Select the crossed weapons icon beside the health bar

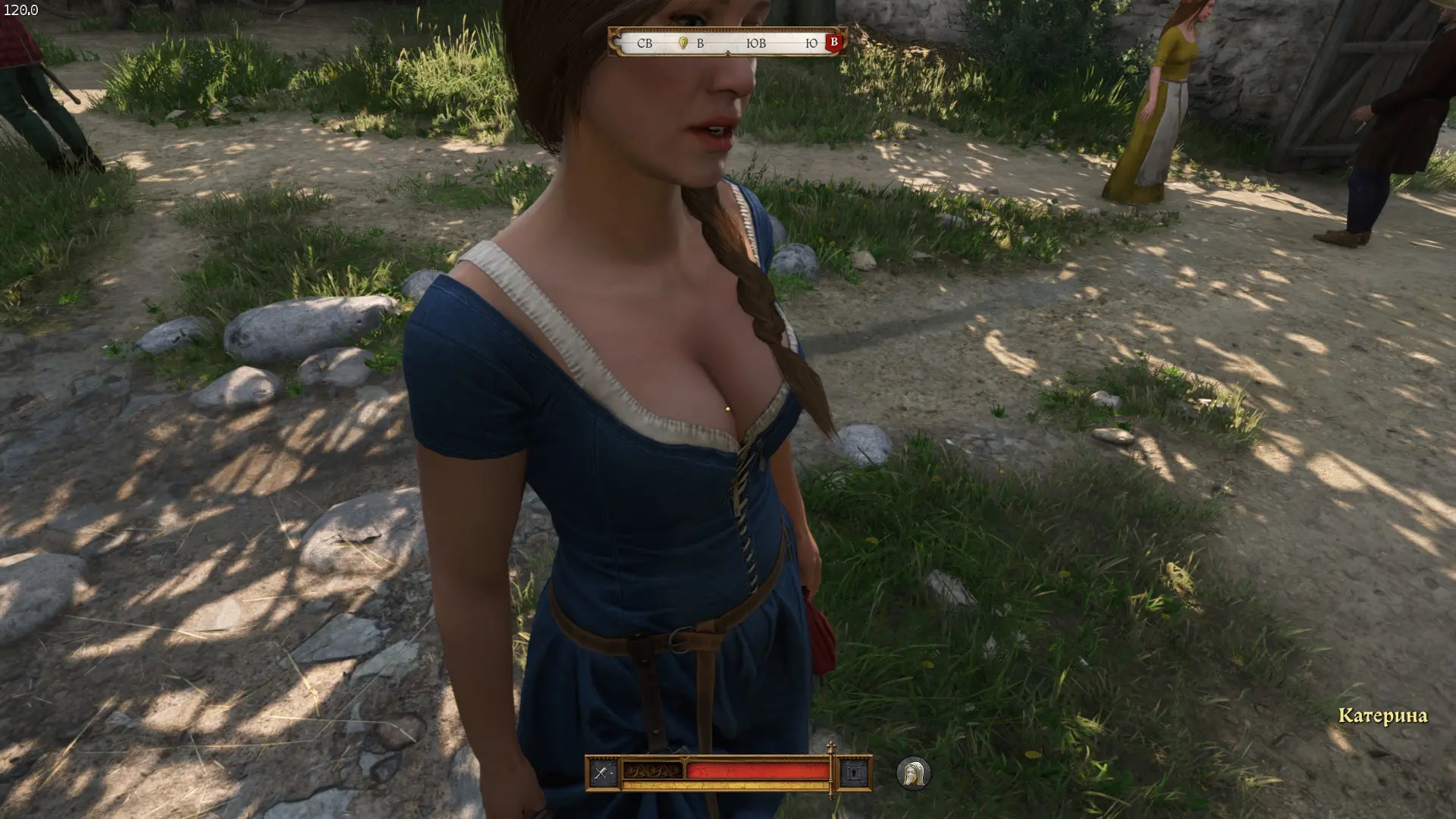coord(602,773)
